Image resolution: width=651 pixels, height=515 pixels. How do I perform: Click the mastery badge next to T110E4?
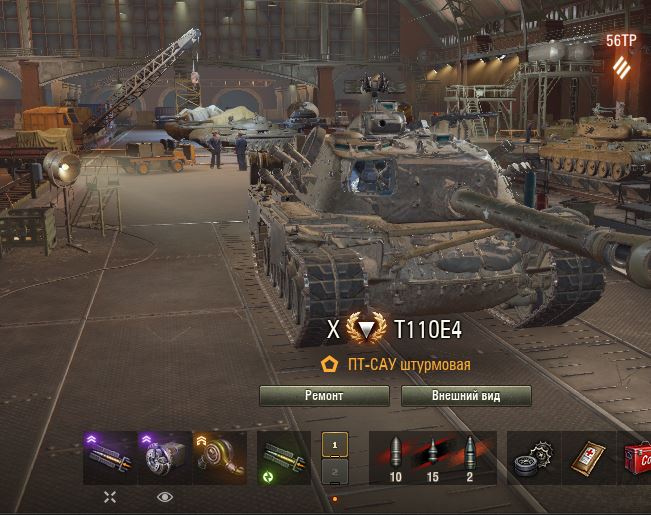tap(366, 329)
